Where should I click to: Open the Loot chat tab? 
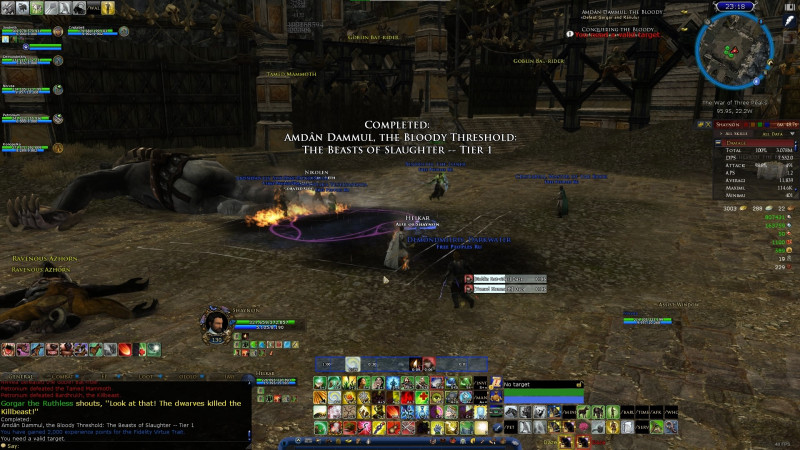click(145, 377)
